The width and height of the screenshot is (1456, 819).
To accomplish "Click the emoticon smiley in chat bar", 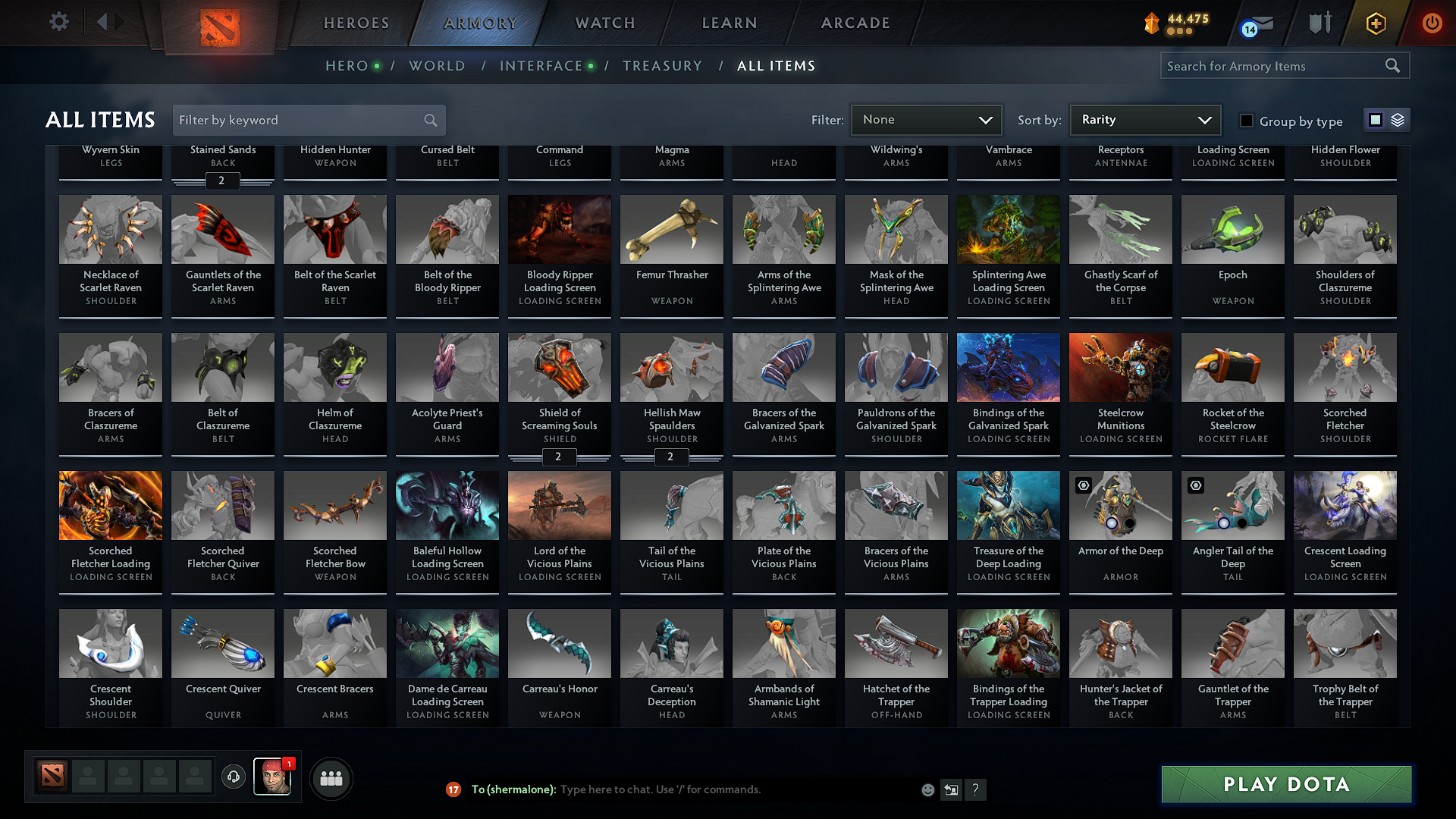I will [927, 789].
